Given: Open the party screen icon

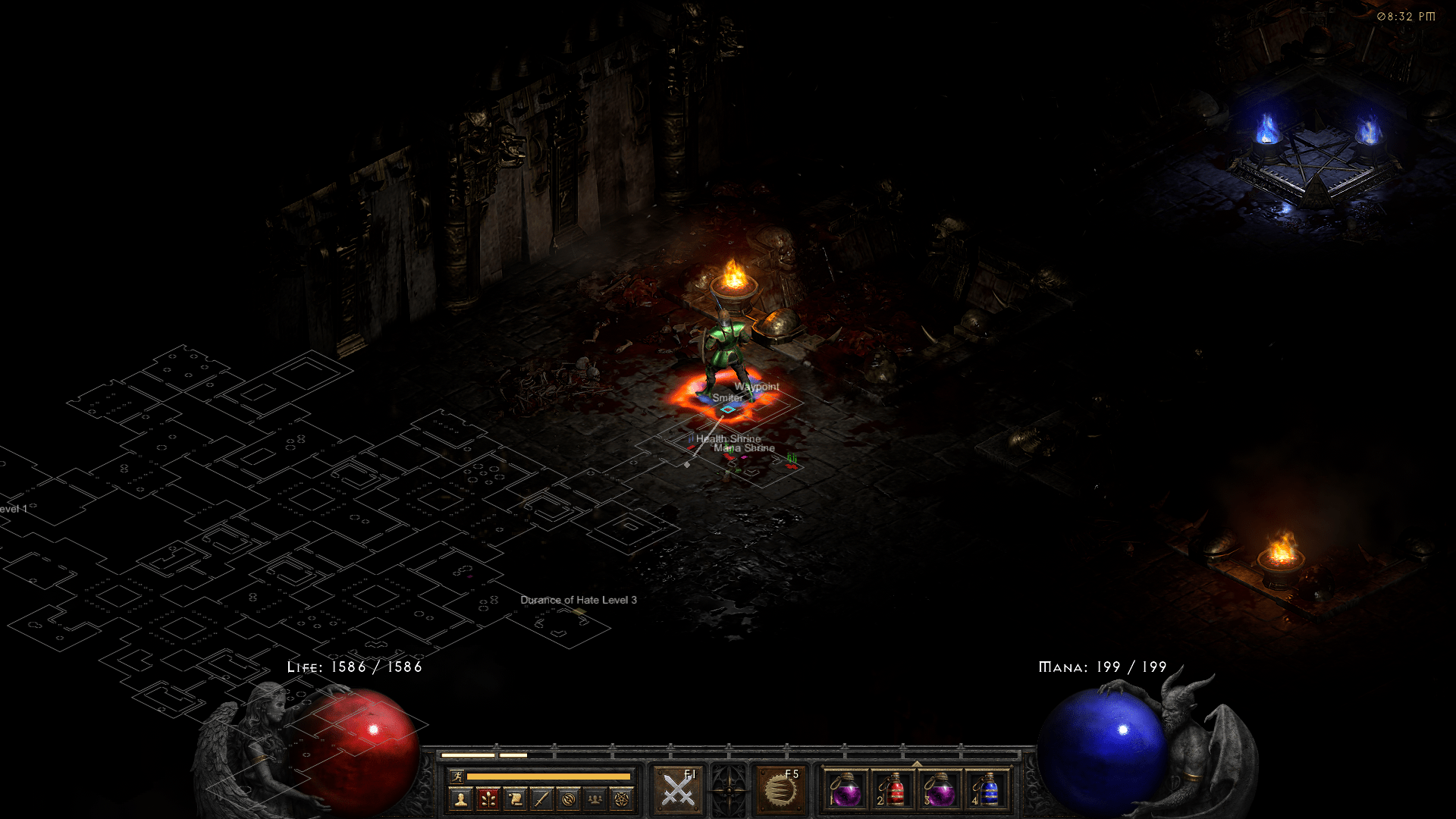Looking at the screenshot, I should point(595,799).
